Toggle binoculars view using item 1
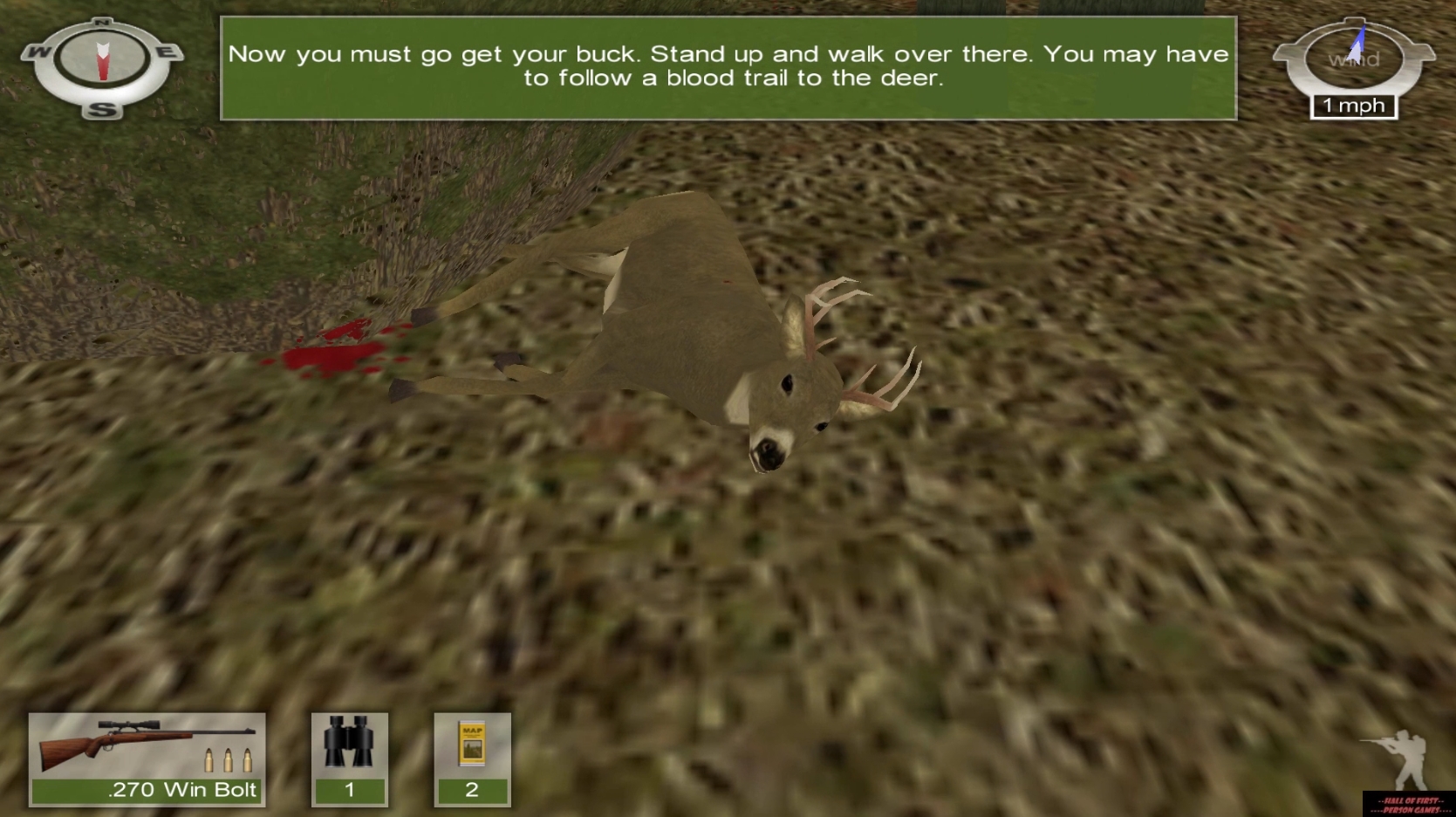Image resolution: width=1456 pixels, height=817 pixels. [349, 759]
